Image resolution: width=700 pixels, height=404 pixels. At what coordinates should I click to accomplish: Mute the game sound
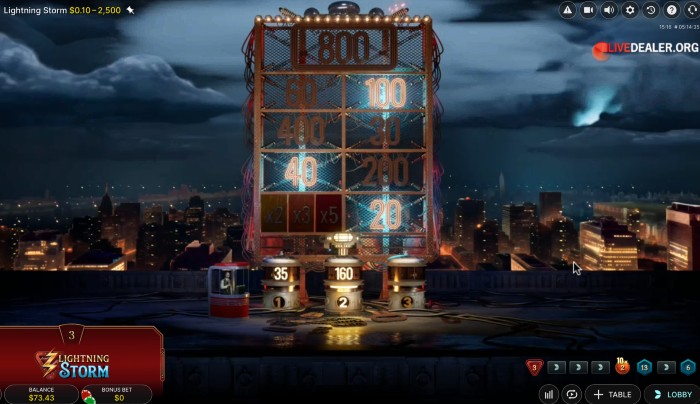609,10
